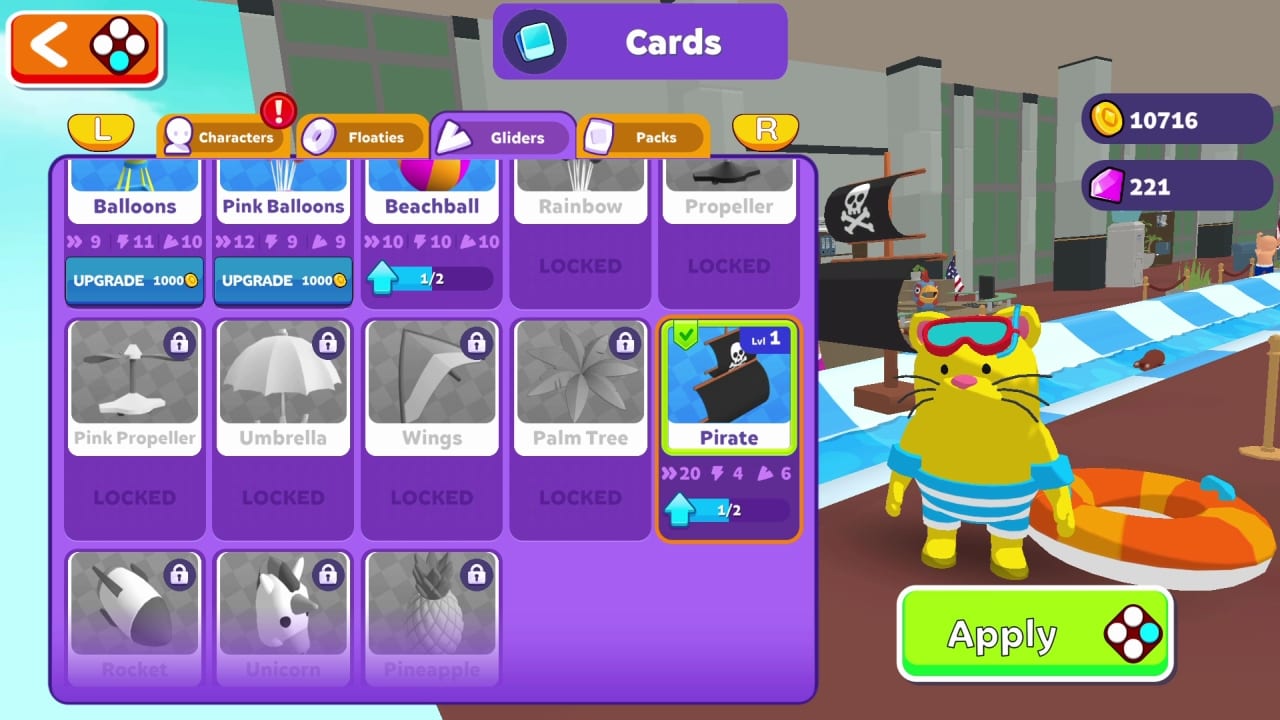Viewport: 1280px width, 720px height.
Task: Select the locked Rocket glider card
Action: pyautogui.click(x=134, y=615)
